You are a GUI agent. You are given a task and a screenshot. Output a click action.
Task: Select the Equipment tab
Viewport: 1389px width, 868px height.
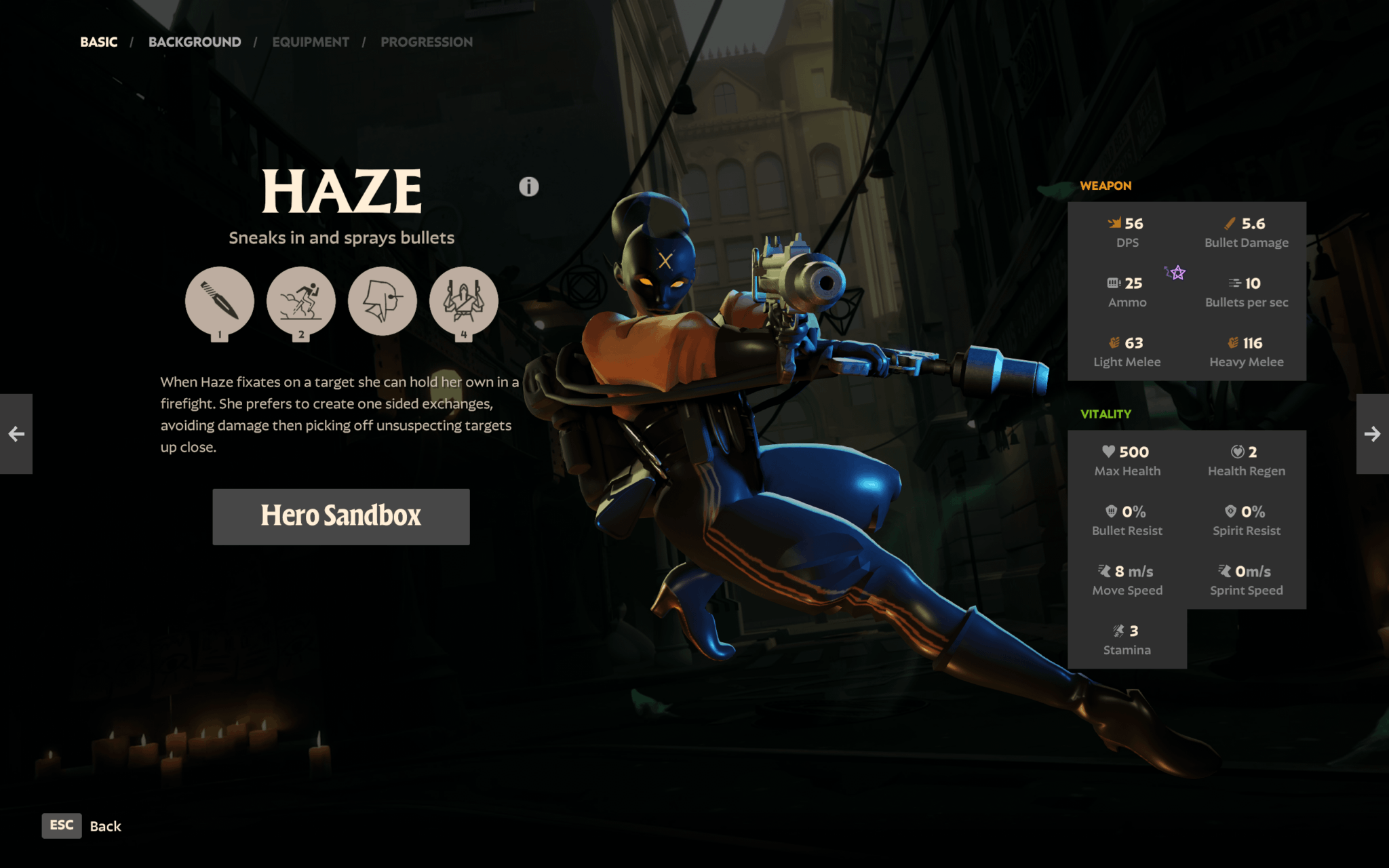[x=311, y=42]
